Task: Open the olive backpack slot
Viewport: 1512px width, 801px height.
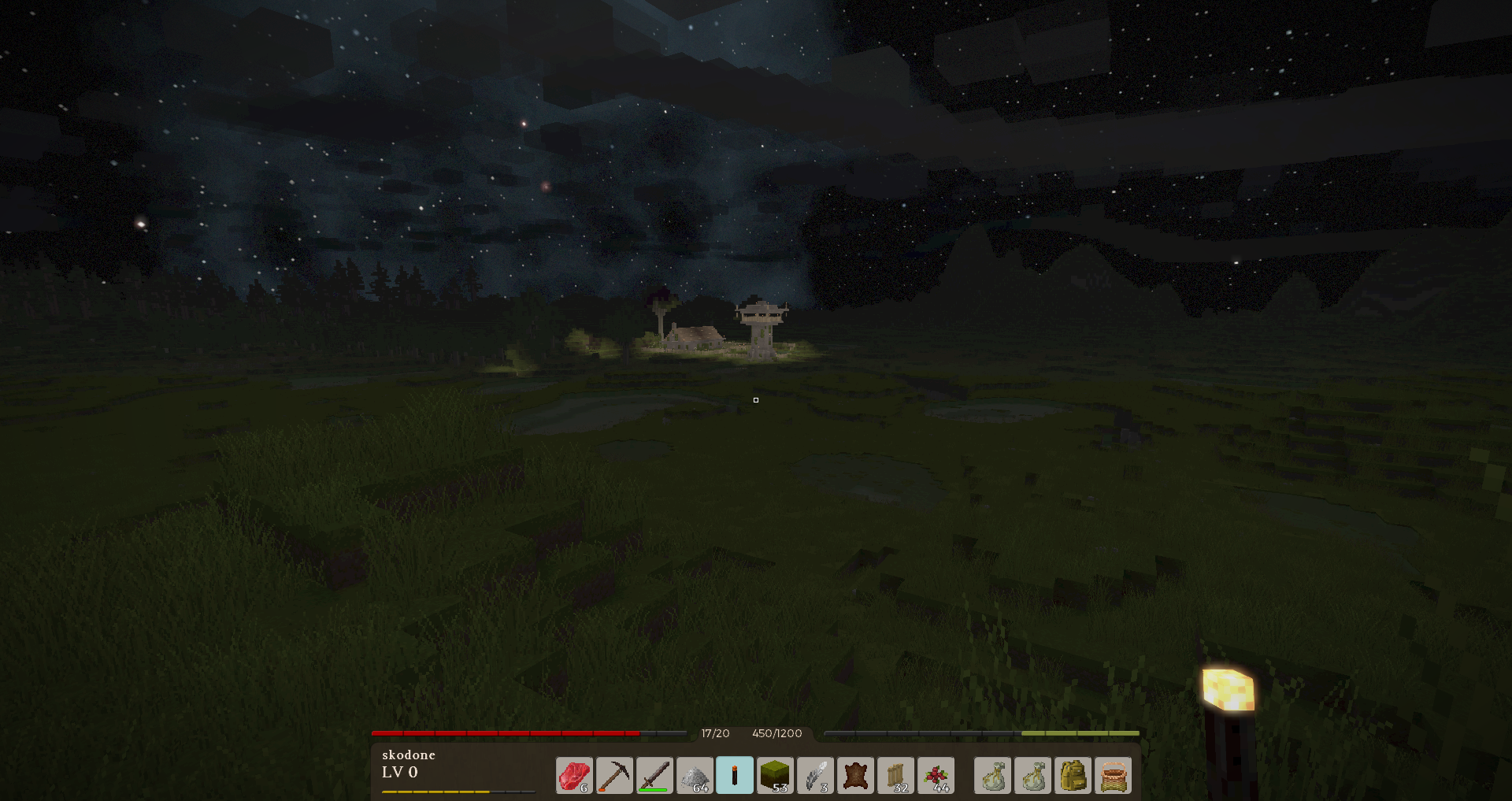Action: (1073, 776)
